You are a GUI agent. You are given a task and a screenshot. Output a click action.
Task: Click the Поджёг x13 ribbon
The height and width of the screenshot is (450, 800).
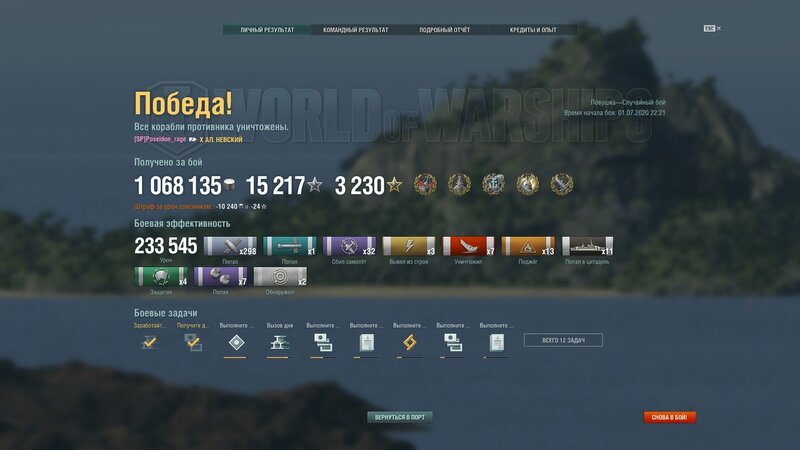[x=527, y=246]
